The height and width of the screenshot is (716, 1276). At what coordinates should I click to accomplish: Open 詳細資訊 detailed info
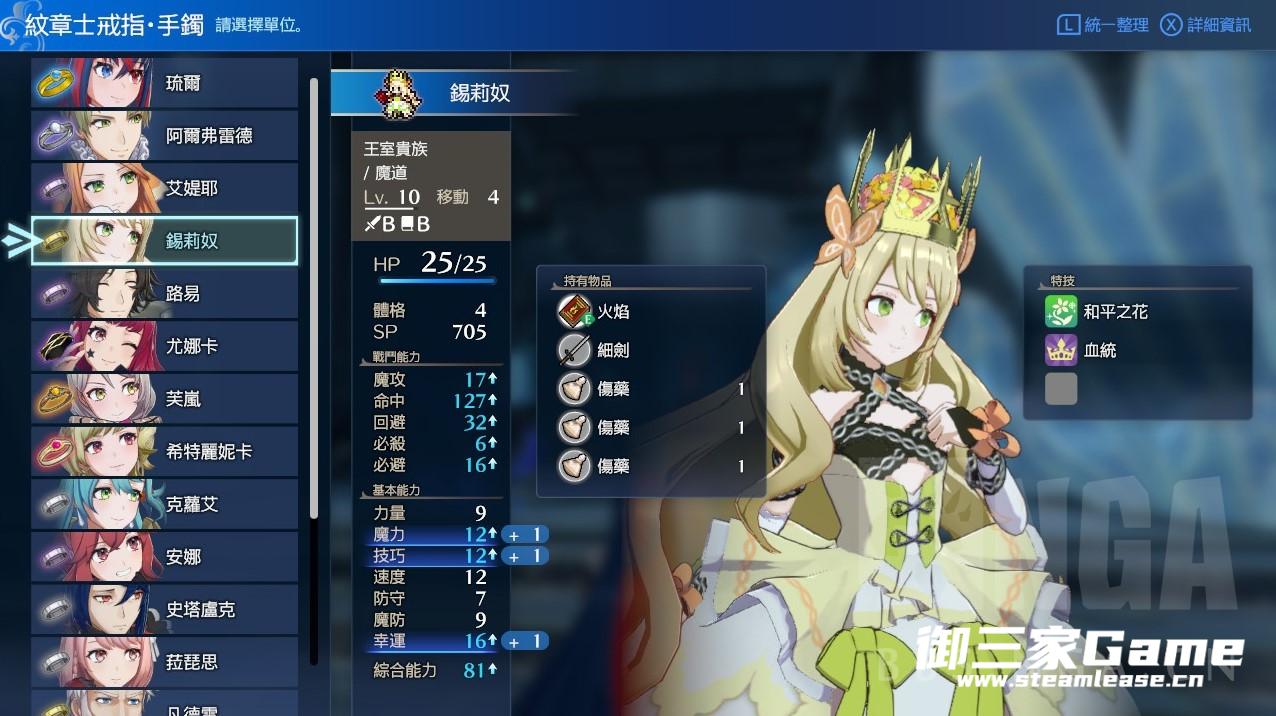click(1206, 25)
